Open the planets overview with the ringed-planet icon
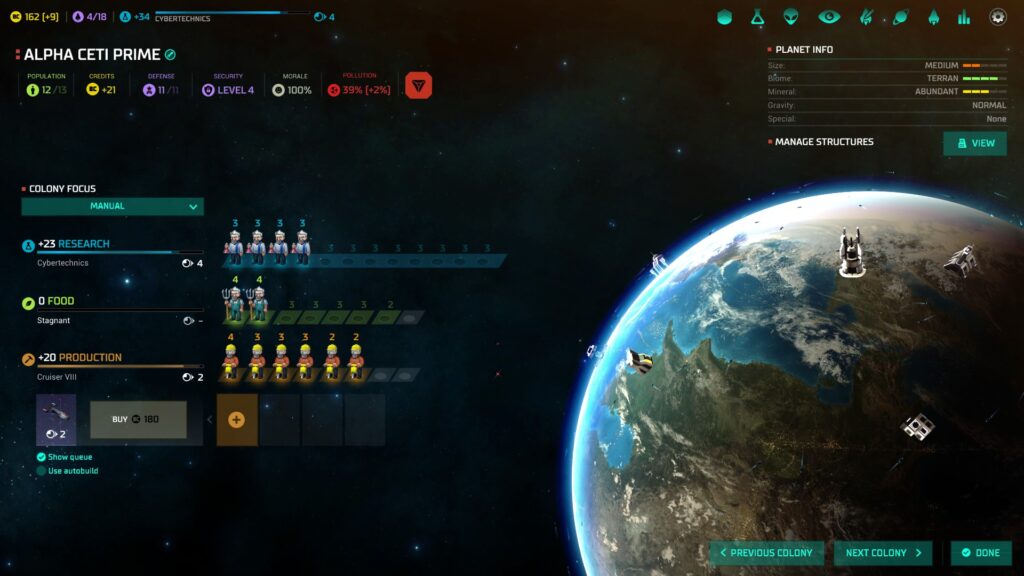 click(900, 17)
